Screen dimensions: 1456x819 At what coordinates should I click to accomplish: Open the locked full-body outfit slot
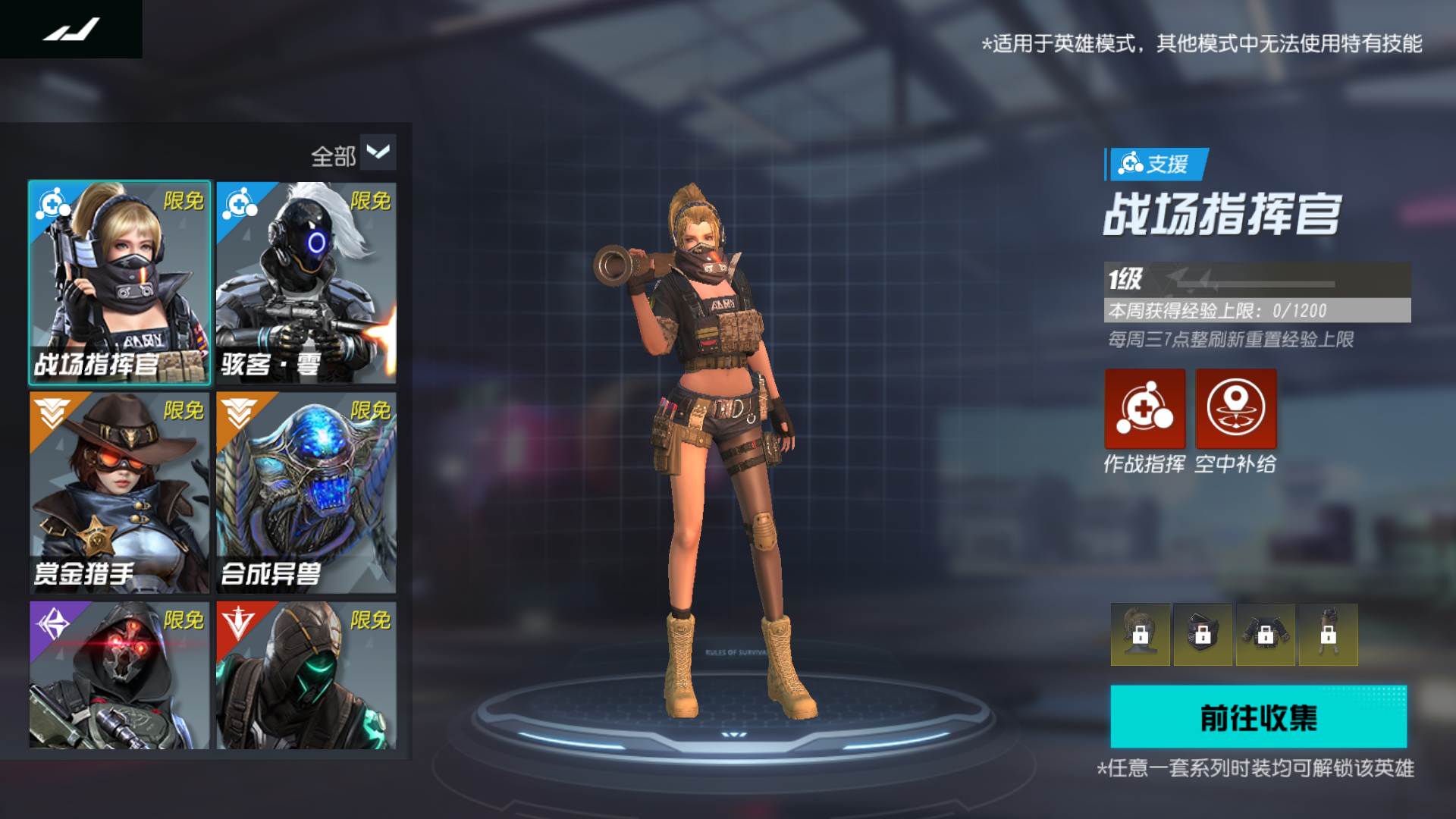[x=1328, y=635]
